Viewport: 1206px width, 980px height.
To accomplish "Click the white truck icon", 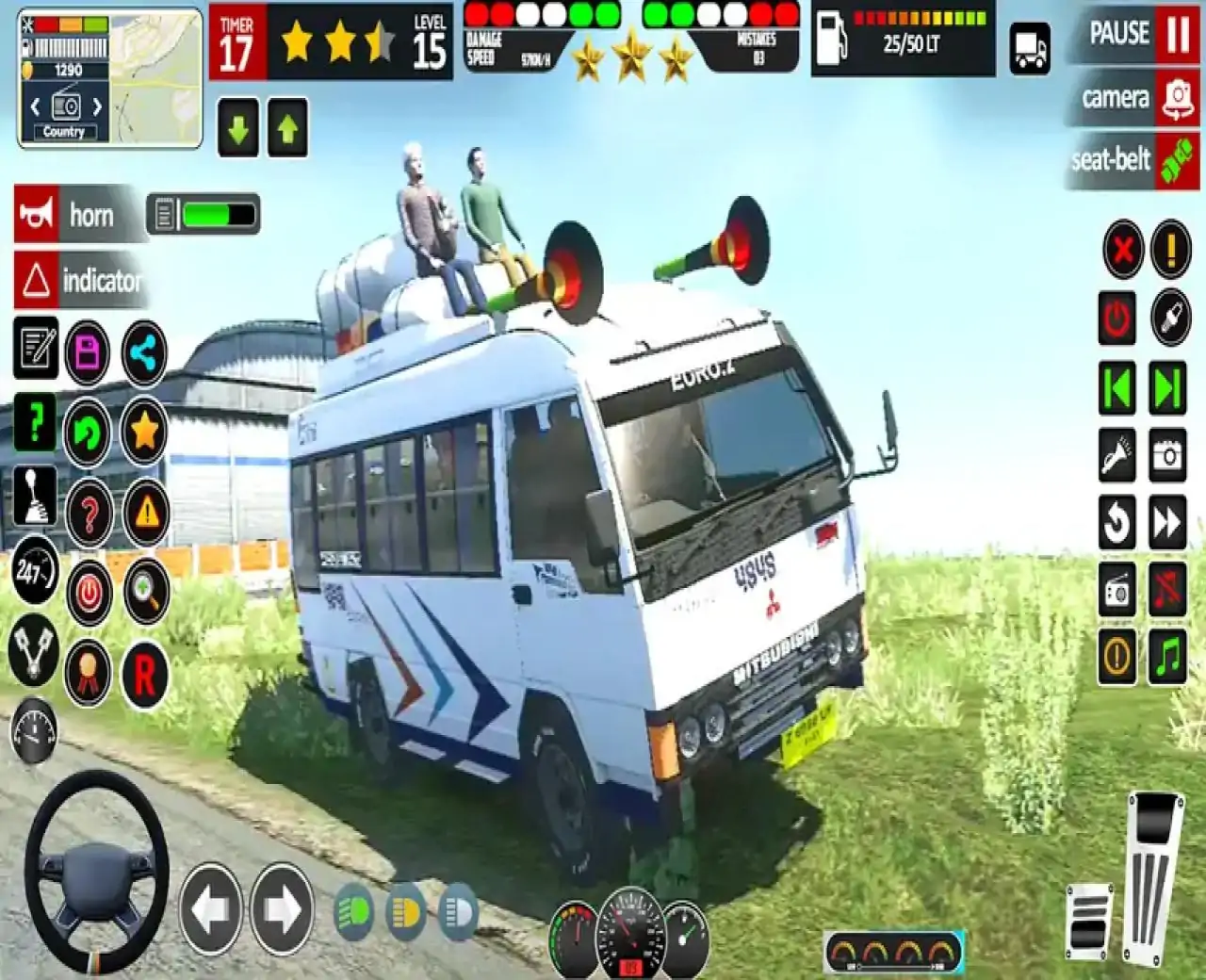I will point(1030,48).
